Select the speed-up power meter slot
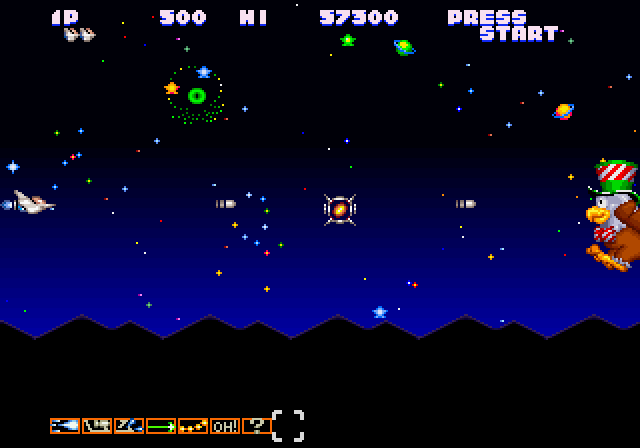Screen dimensions: 640x448 pyautogui.click(x=65, y=425)
